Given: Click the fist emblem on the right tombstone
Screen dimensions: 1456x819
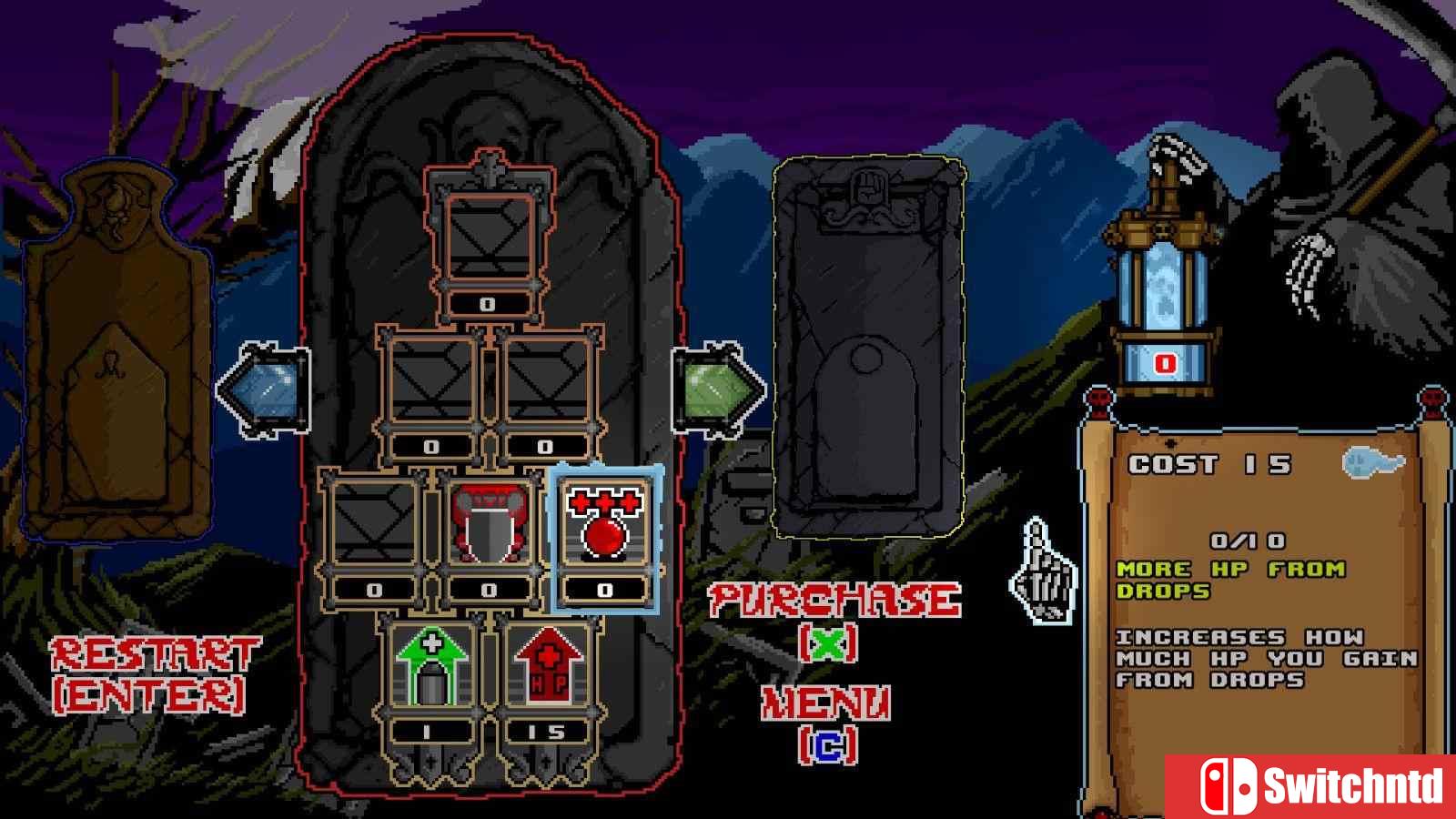Looking at the screenshot, I should pyautogui.click(x=867, y=187).
